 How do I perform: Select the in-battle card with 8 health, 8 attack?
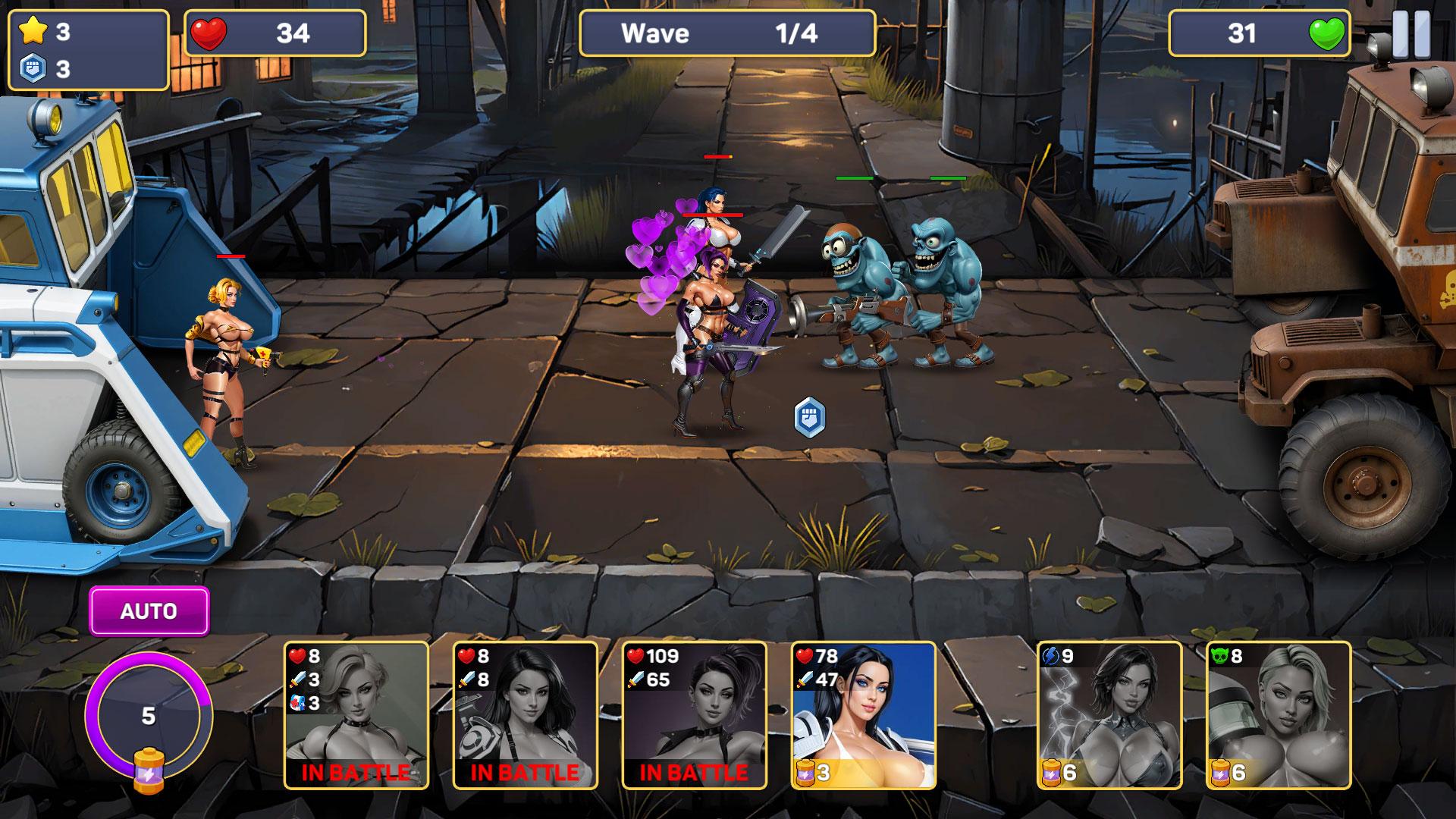tap(525, 715)
